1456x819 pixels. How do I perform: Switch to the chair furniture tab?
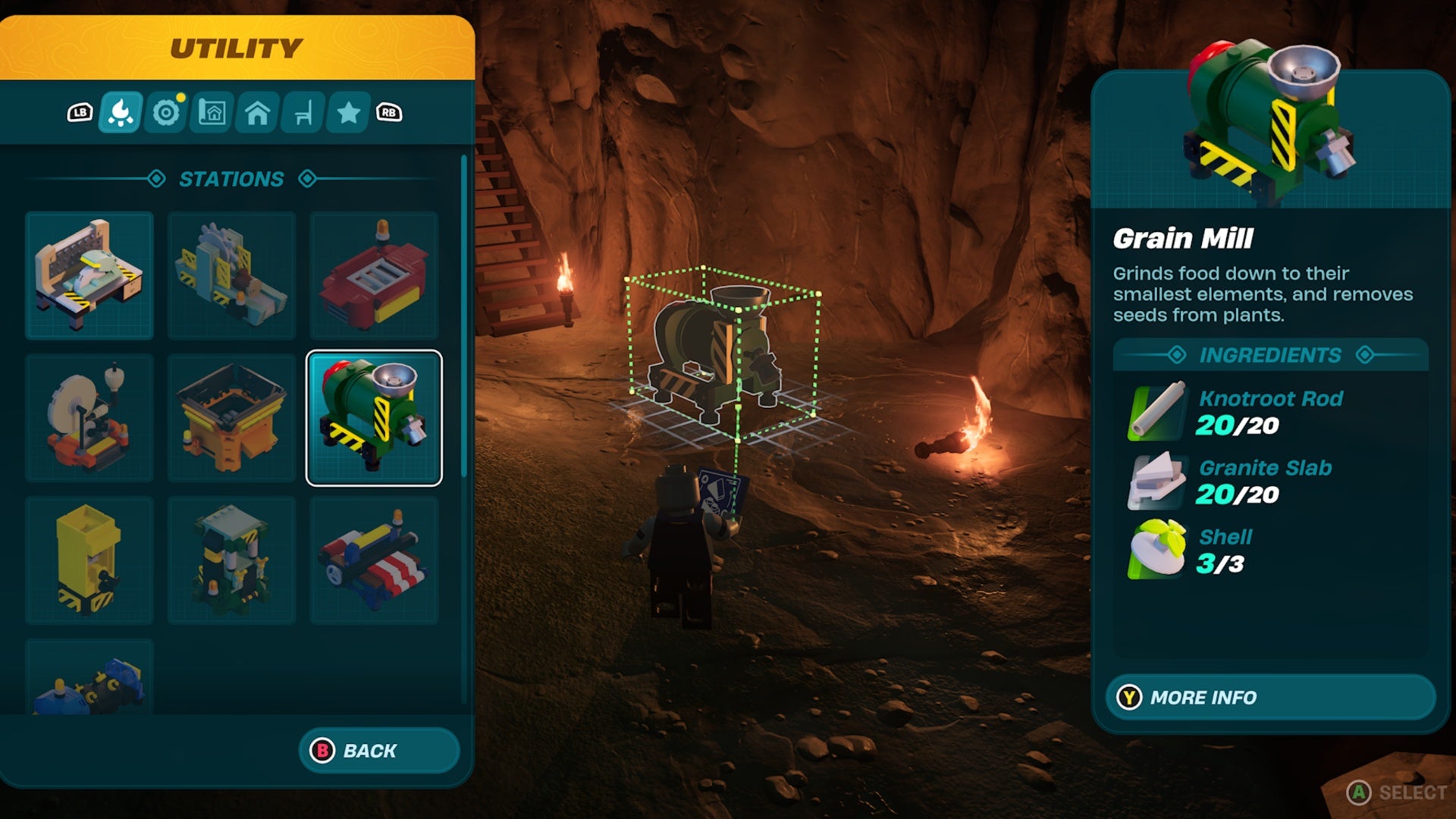tap(303, 113)
